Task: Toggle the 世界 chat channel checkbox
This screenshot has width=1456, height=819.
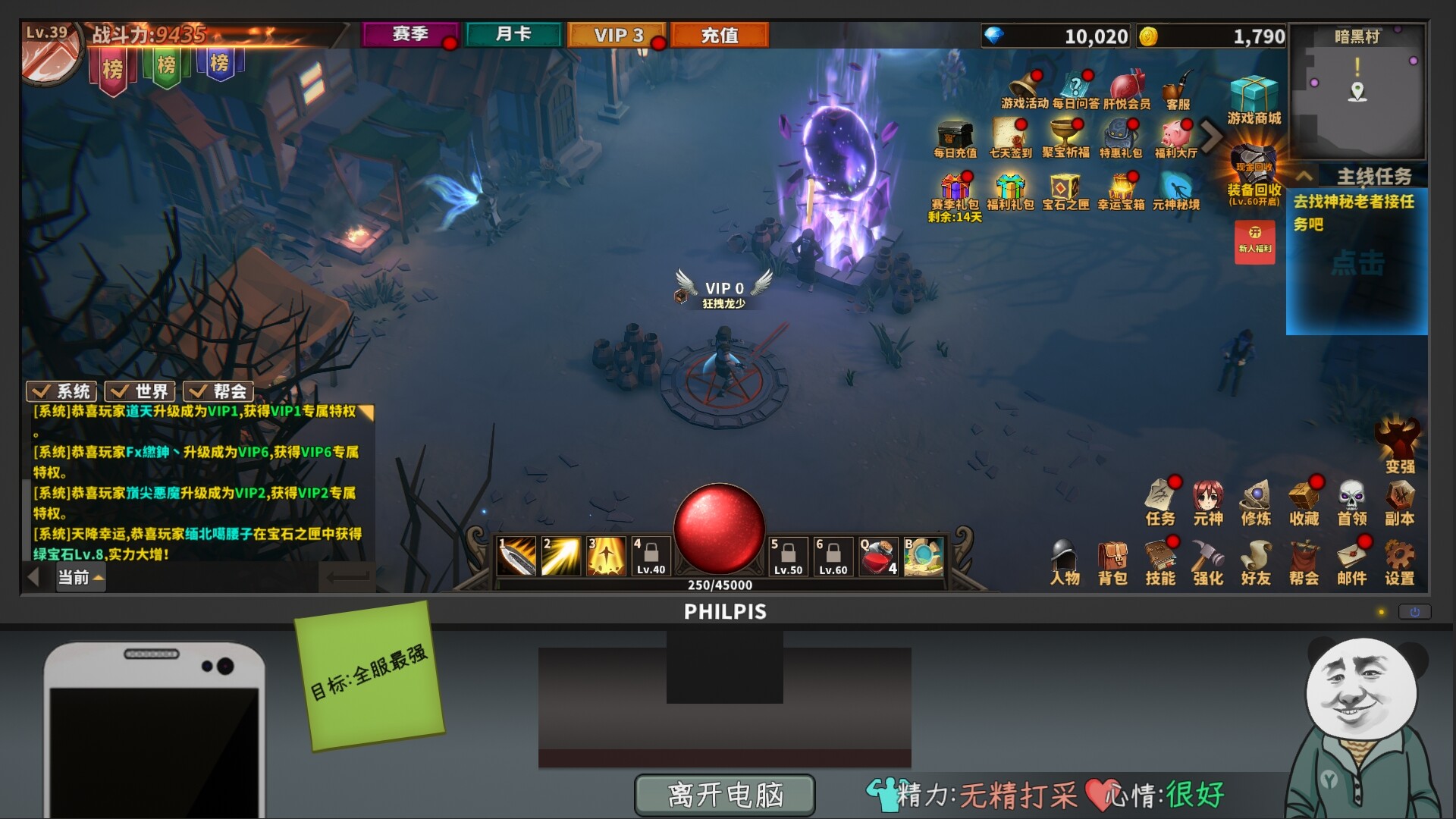Action: pyautogui.click(x=121, y=391)
